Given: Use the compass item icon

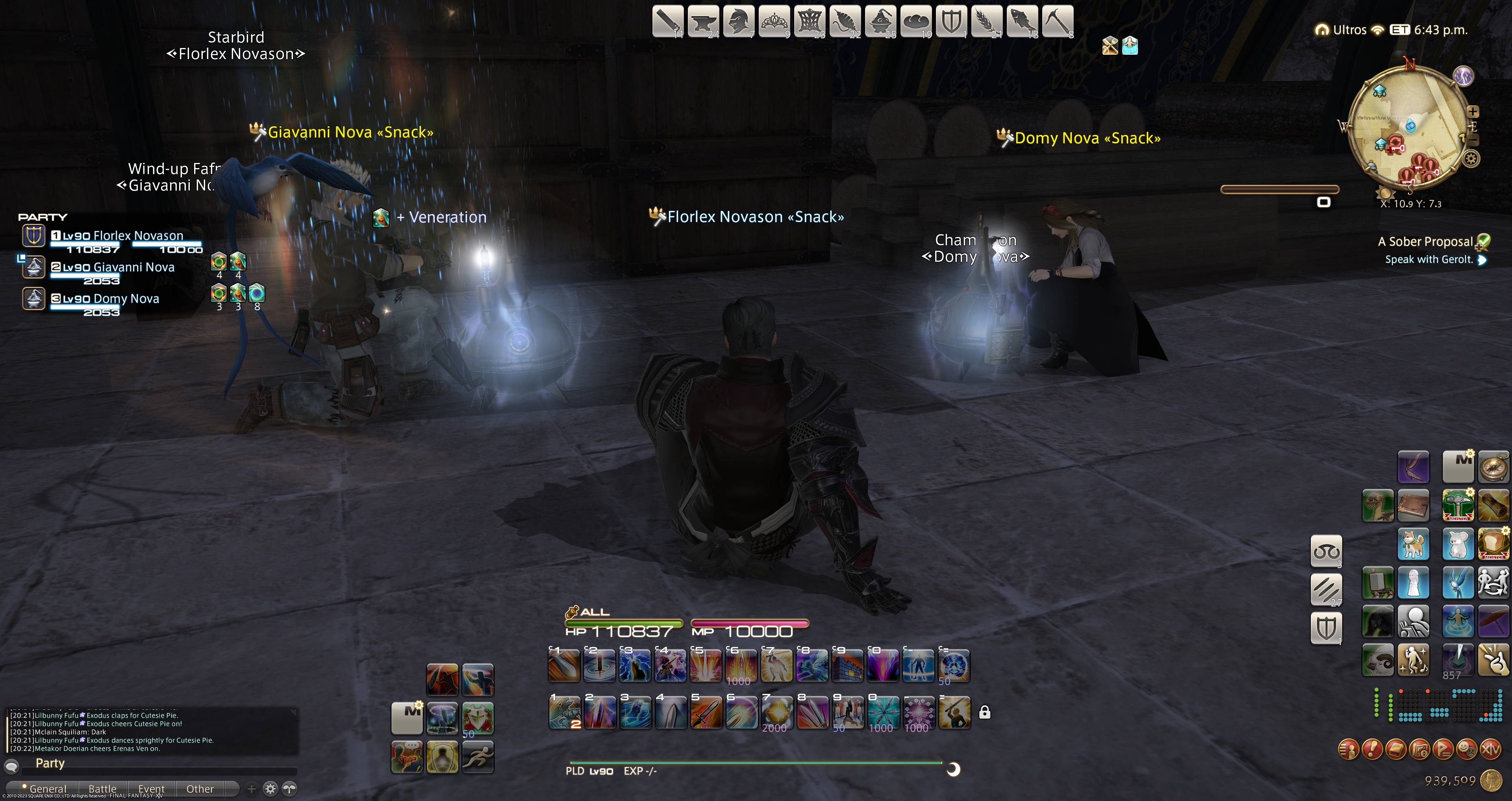Looking at the screenshot, I should 1493,466.
